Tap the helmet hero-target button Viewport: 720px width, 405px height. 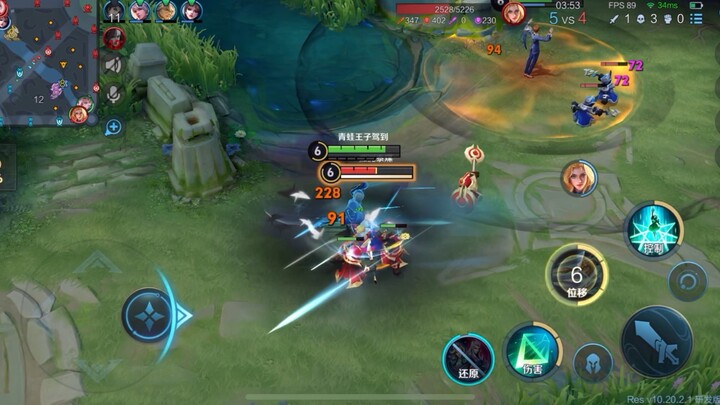pyautogui.click(x=593, y=363)
